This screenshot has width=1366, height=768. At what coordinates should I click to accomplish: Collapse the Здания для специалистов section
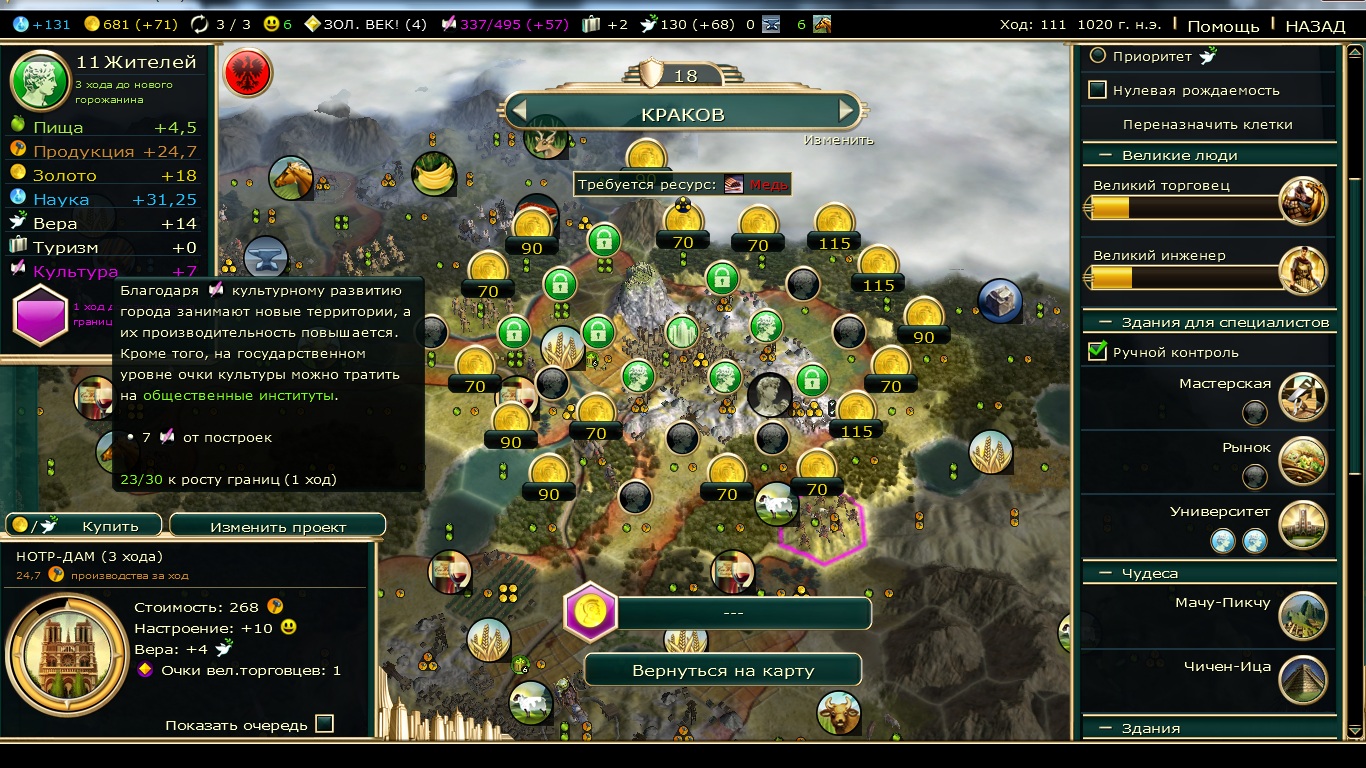tap(1107, 322)
